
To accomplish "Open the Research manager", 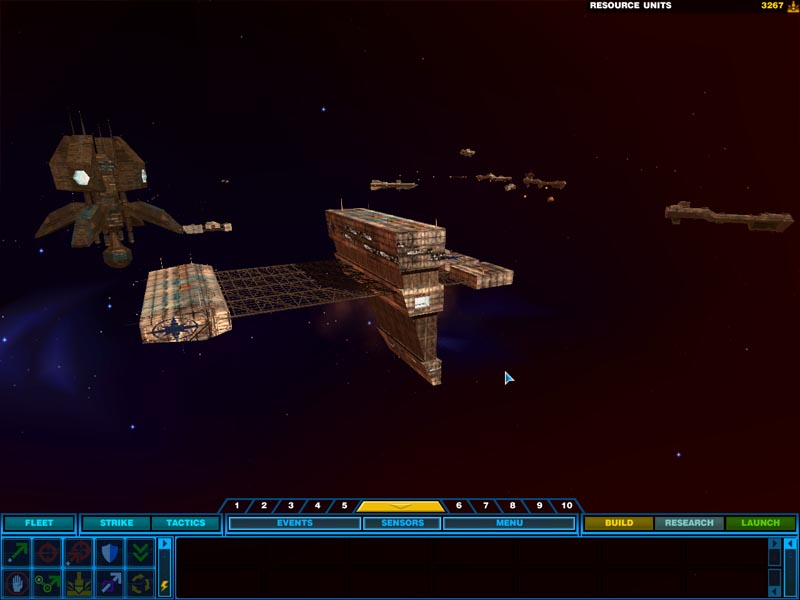I will pos(689,523).
